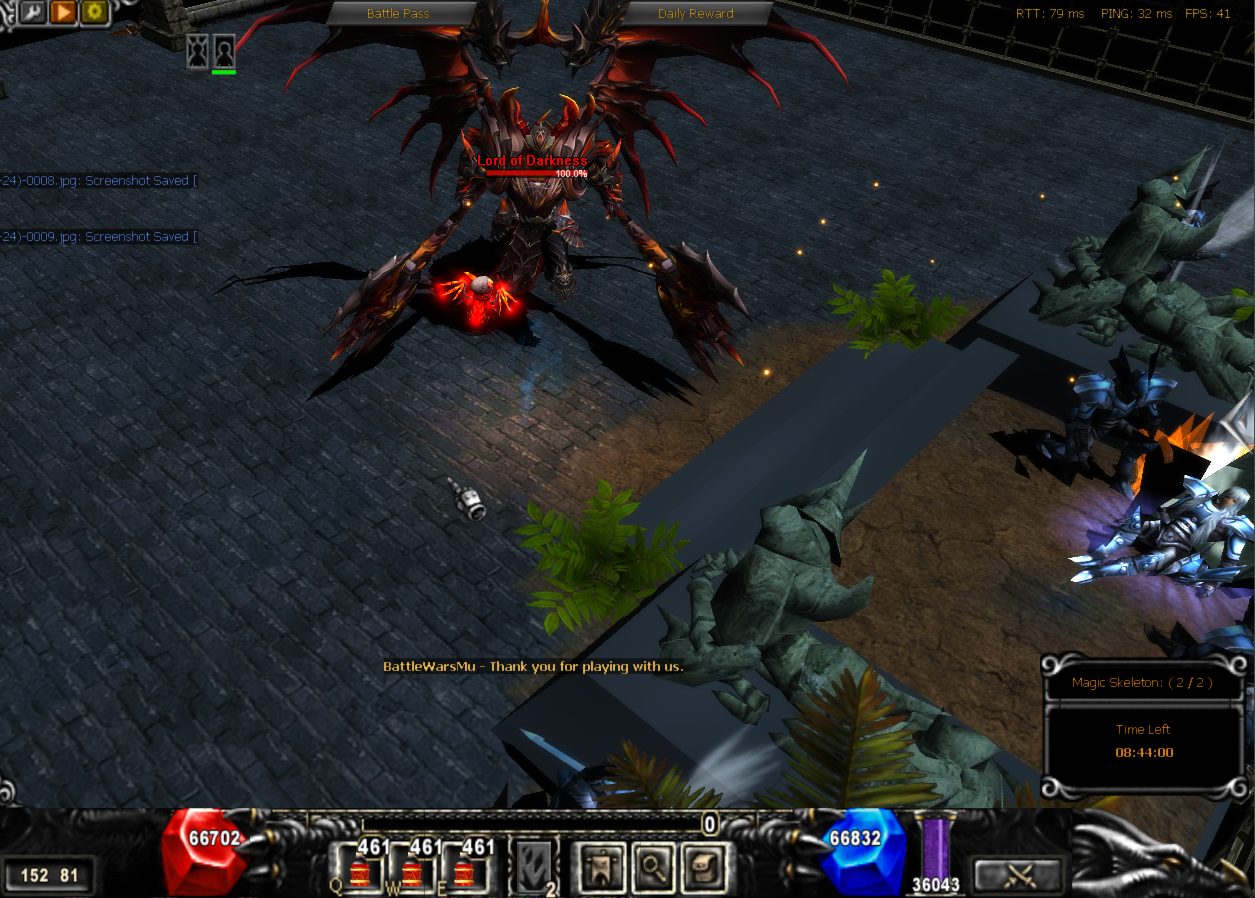Select the Q slot red potion
The width and height of the screenshot is (1255, 898).
coord(360,870)
